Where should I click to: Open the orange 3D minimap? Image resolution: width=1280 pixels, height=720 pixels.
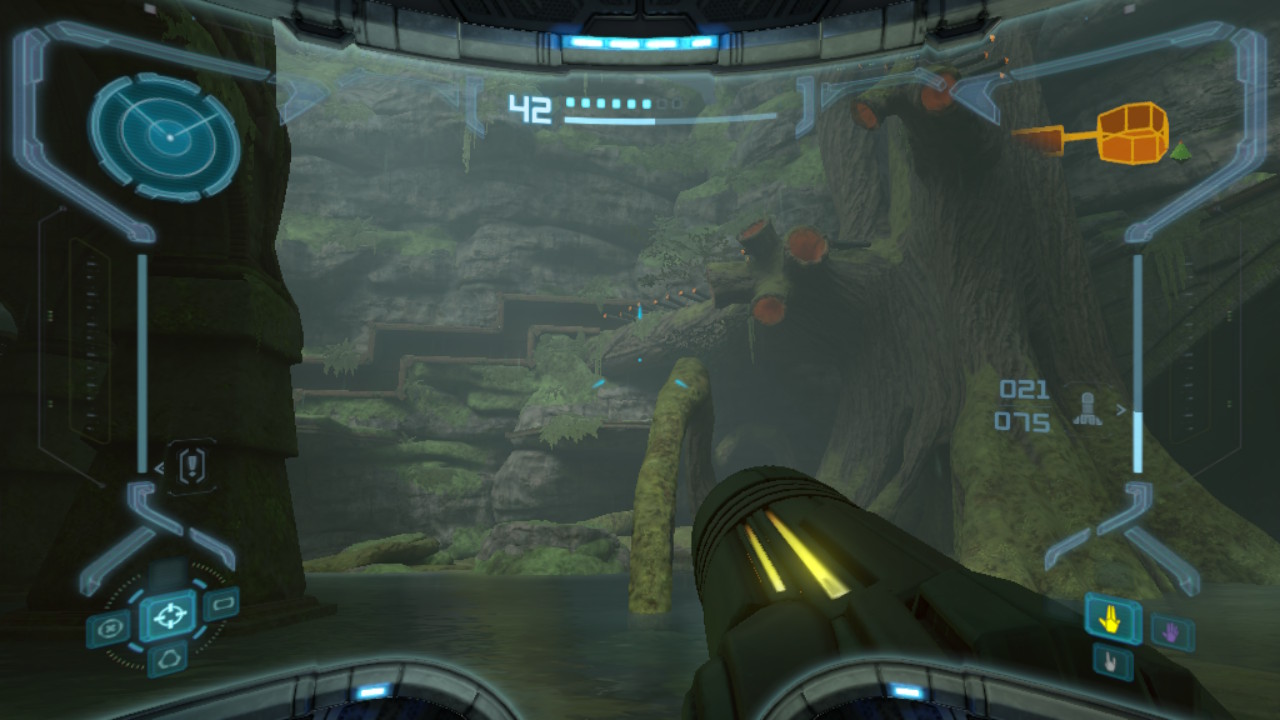coord(1132,133)
